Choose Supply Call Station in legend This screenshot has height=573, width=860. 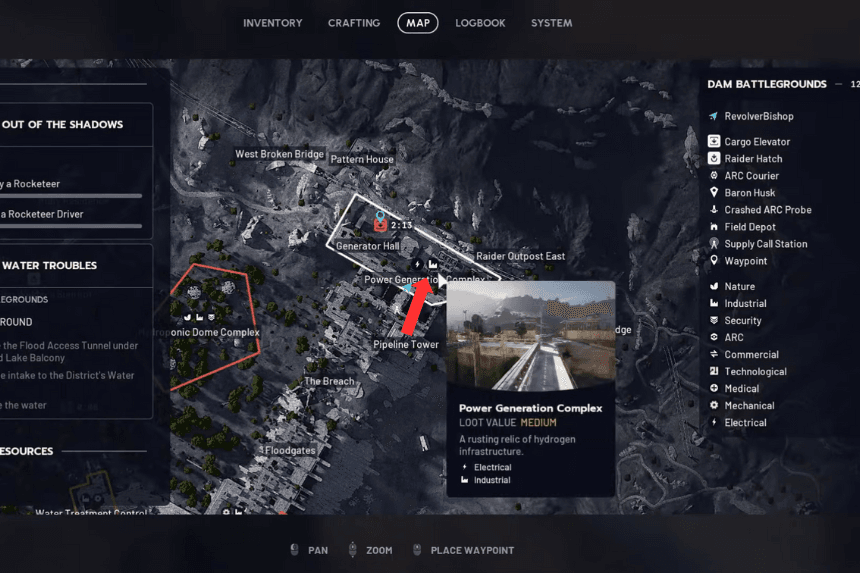765,244
